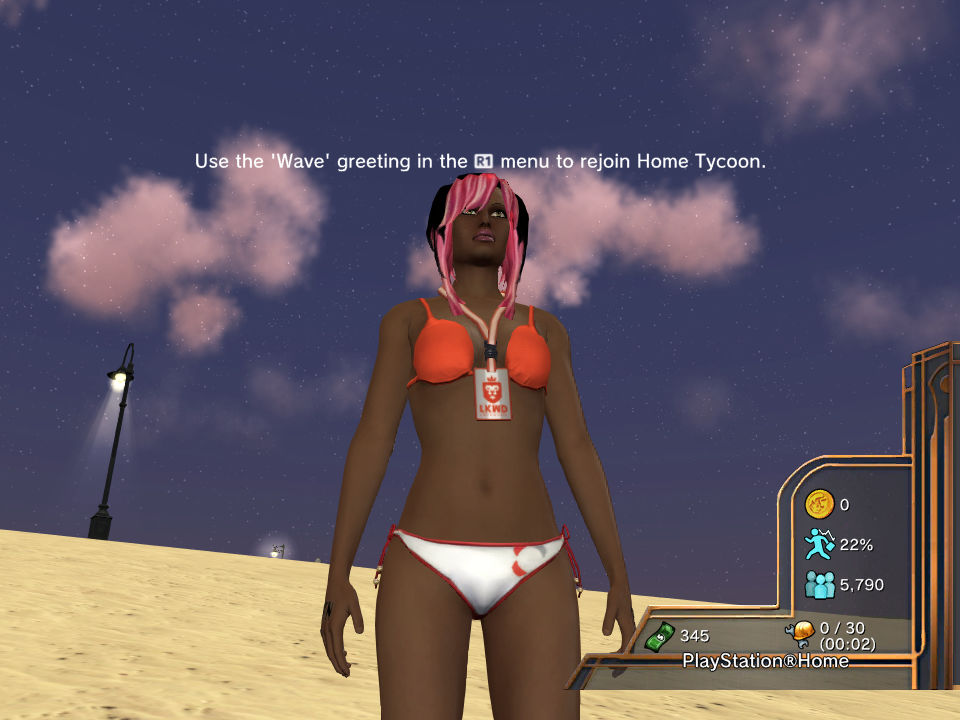The image size is (960, 720).
Task: Click the gold coin icon
Action: 819,504
